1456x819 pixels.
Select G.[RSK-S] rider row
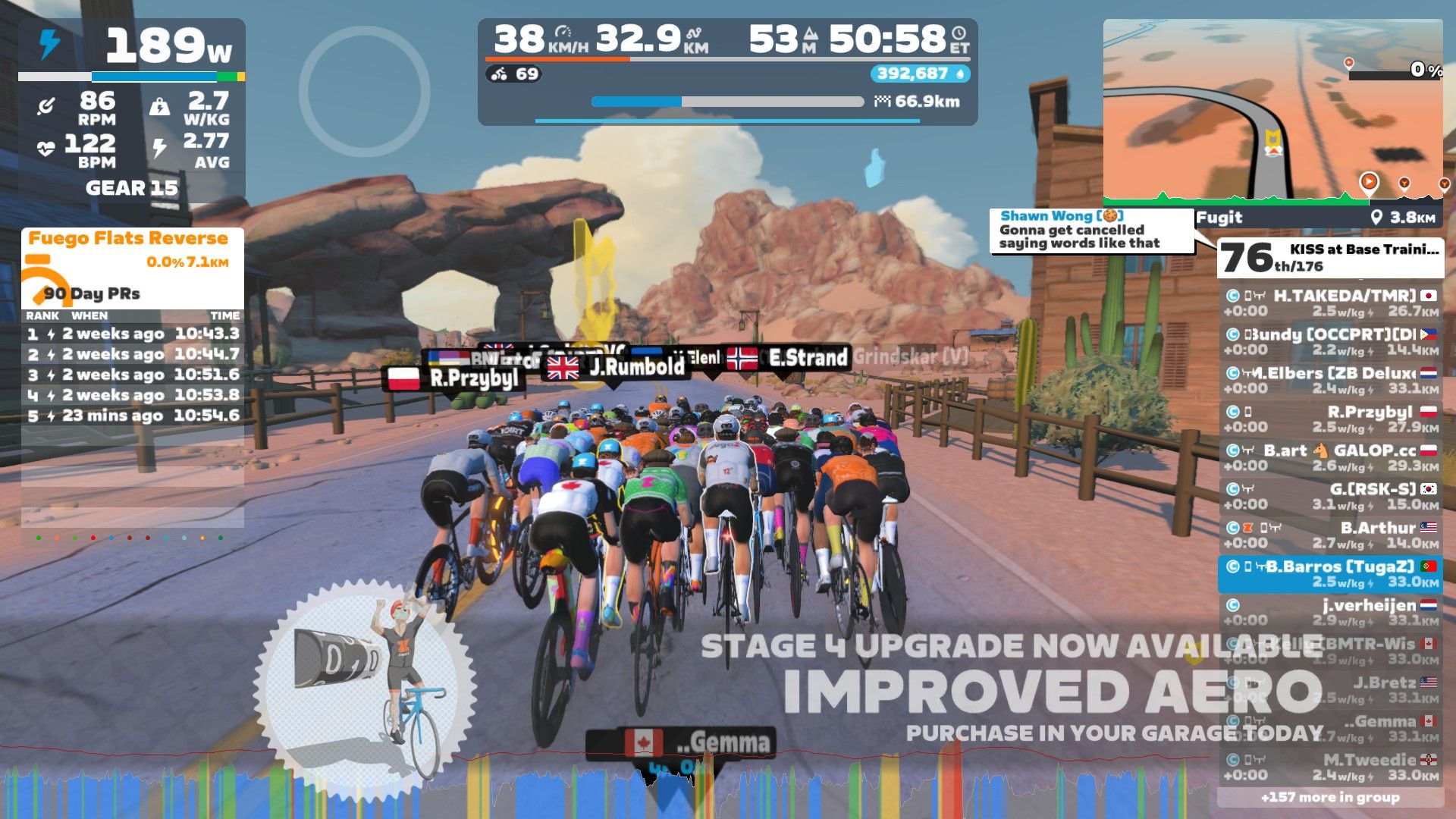tap(1330, 497)
